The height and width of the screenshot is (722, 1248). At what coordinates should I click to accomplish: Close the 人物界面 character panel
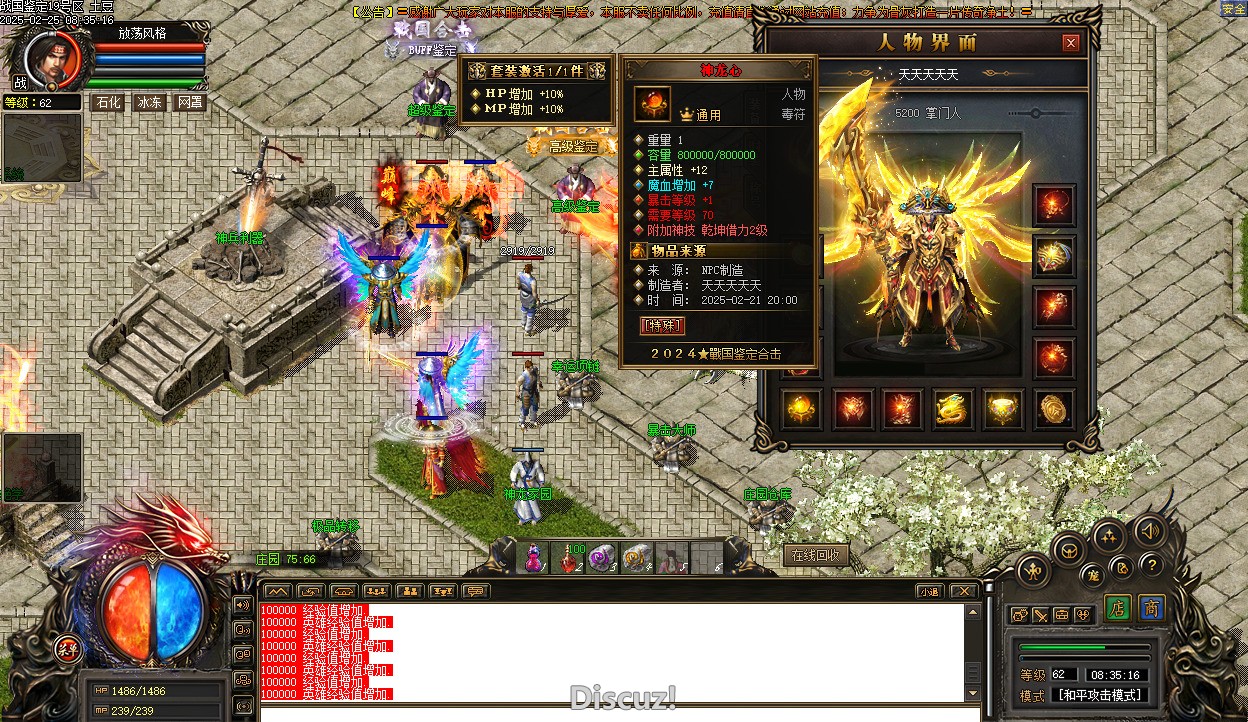1071,43
